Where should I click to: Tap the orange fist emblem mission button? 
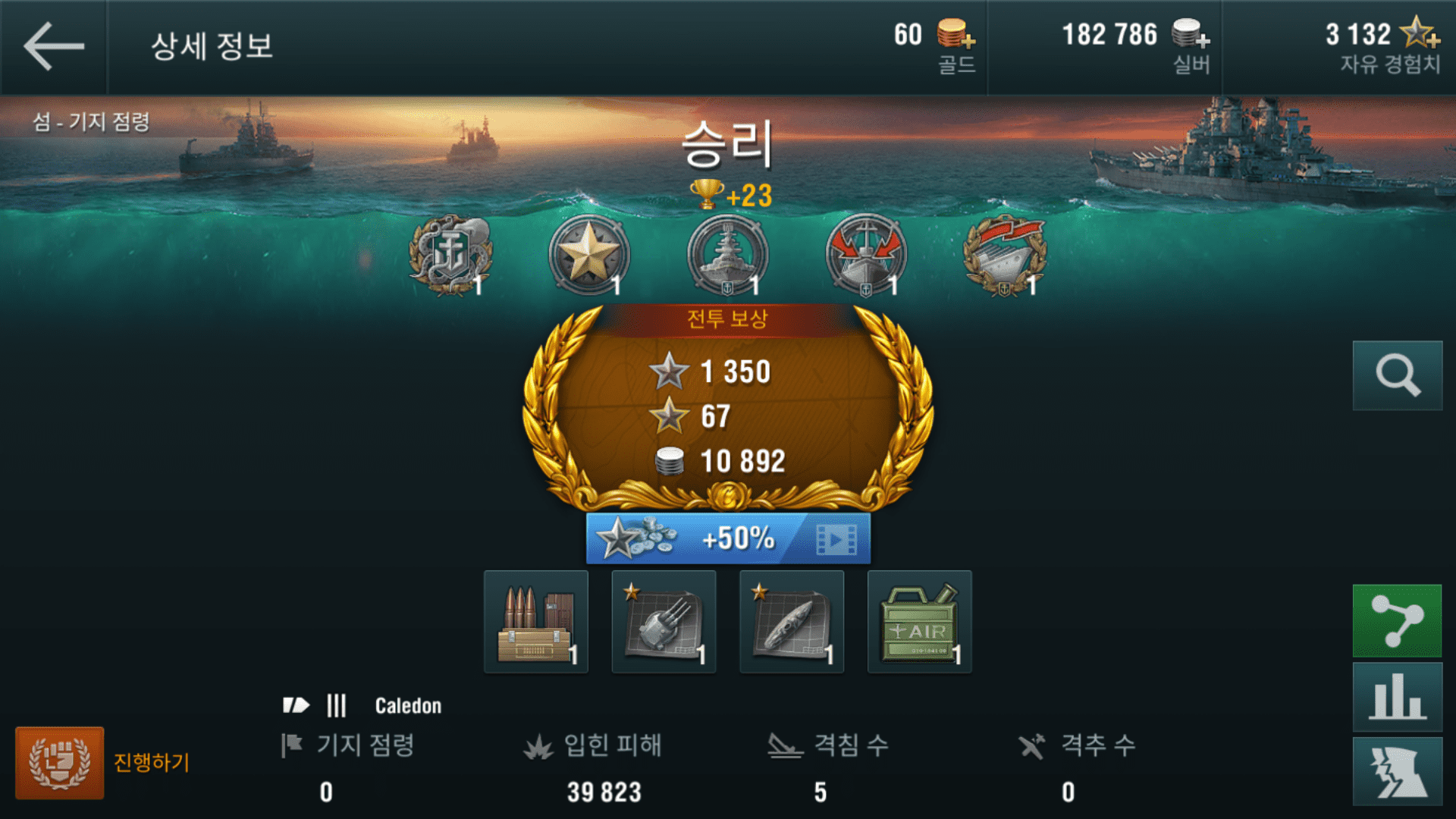pyautogui.click(x=59, y=763)
